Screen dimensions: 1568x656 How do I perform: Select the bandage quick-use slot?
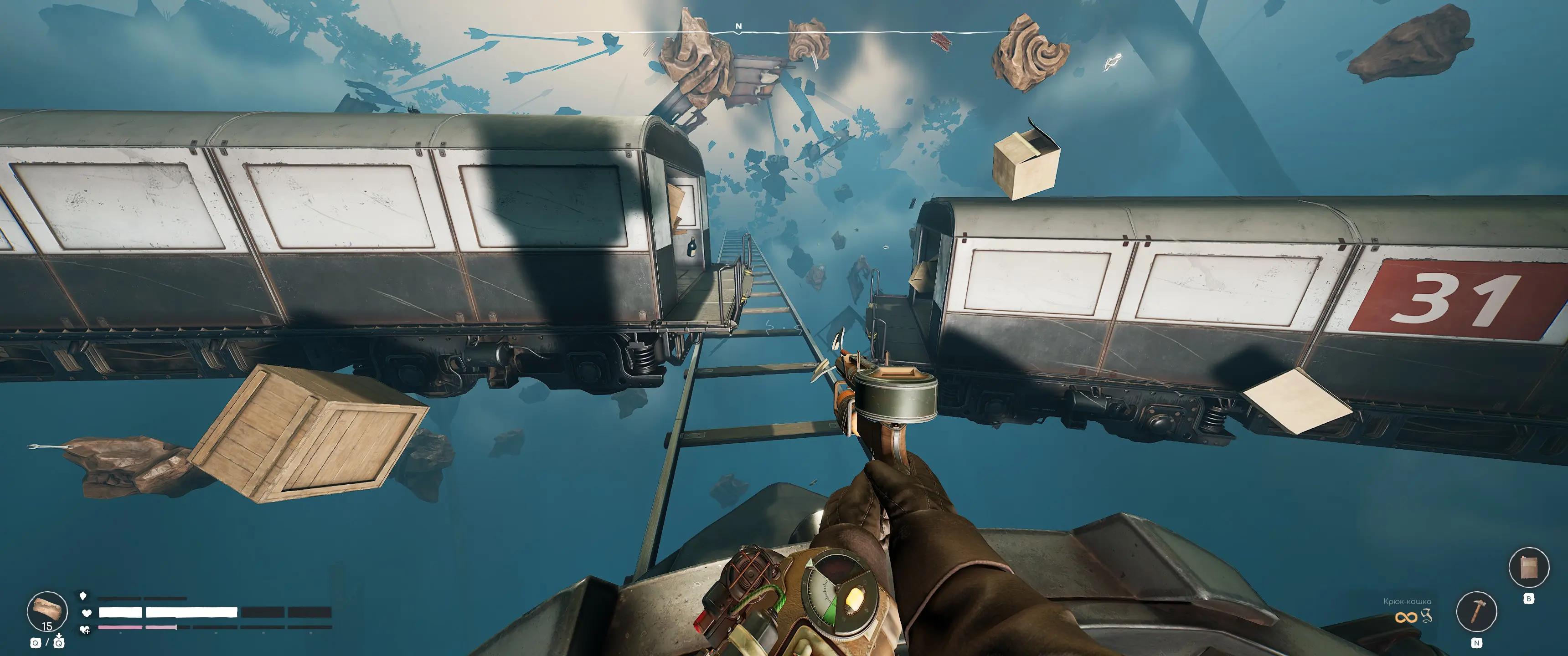click(x=47, y=610)
